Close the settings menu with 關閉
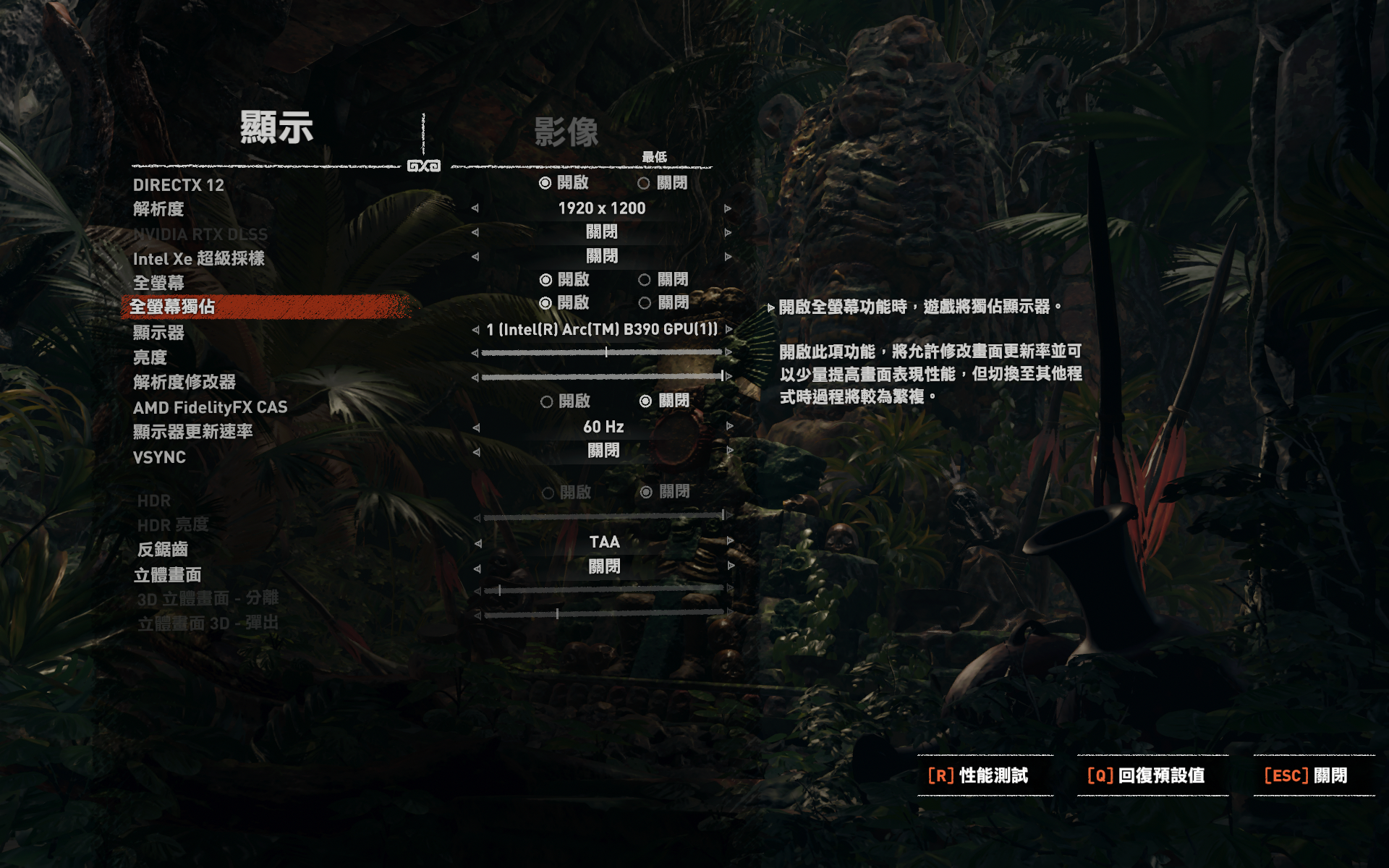Viewport: 1389px width, 868px height. point(1306,775)
